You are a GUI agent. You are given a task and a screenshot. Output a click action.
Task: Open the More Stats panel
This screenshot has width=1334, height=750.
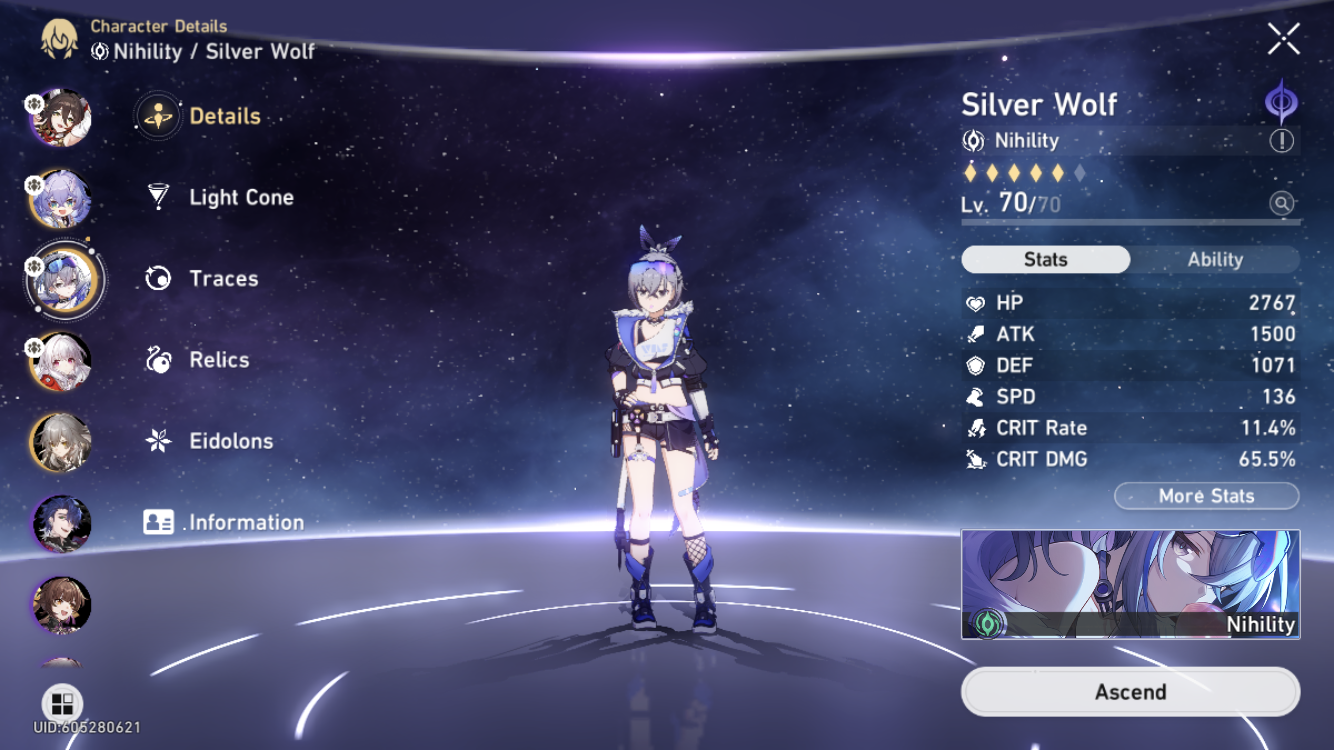point(1206,495)
